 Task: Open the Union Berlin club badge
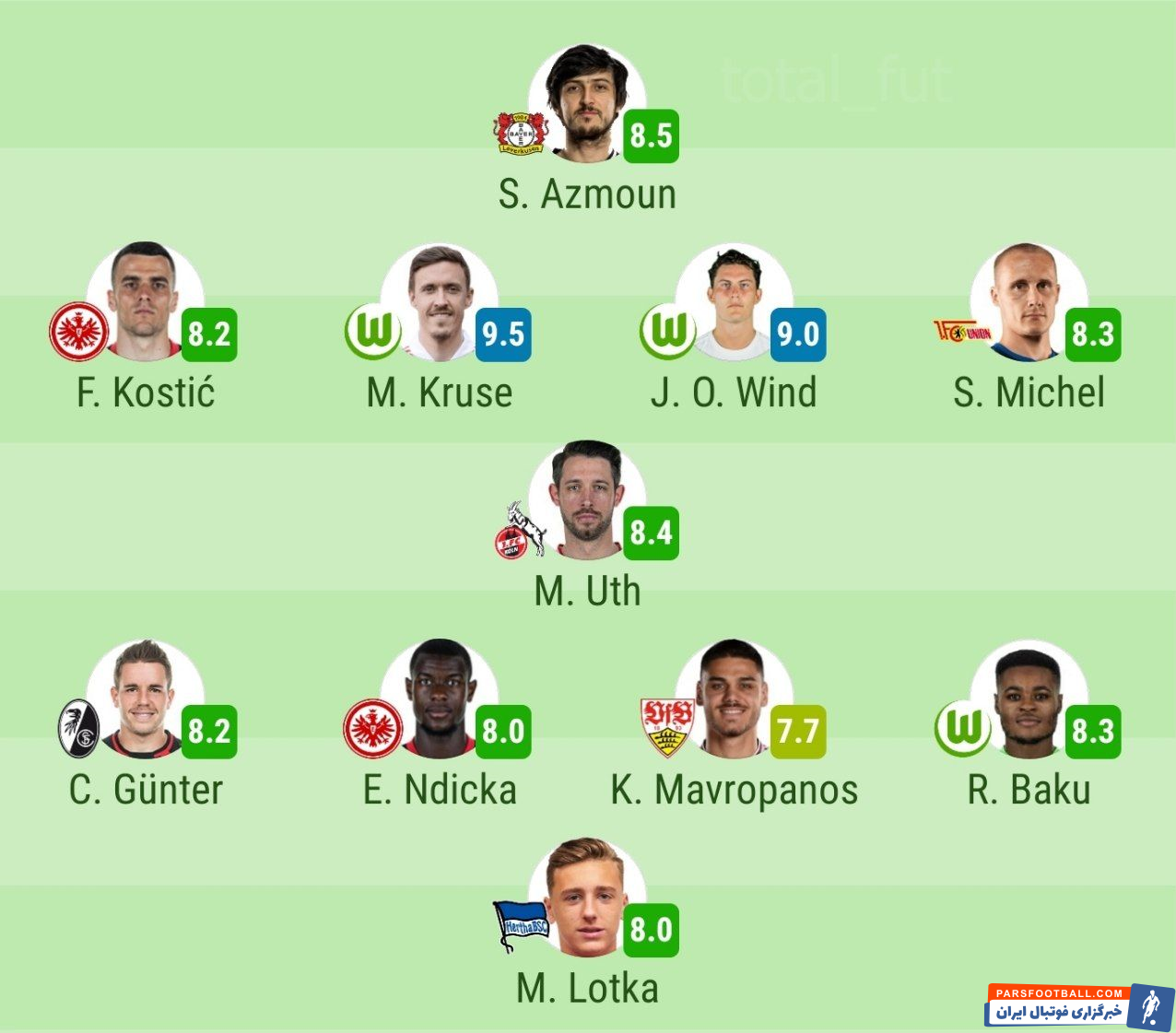click(962, 332)
